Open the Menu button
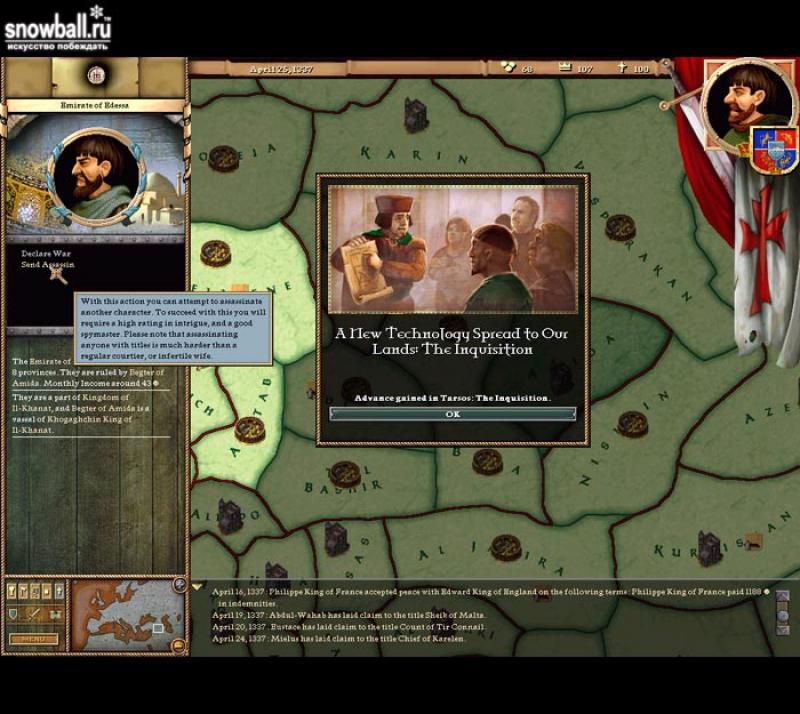This screenshot has height=714, width=800. click(x=32, y=638)
